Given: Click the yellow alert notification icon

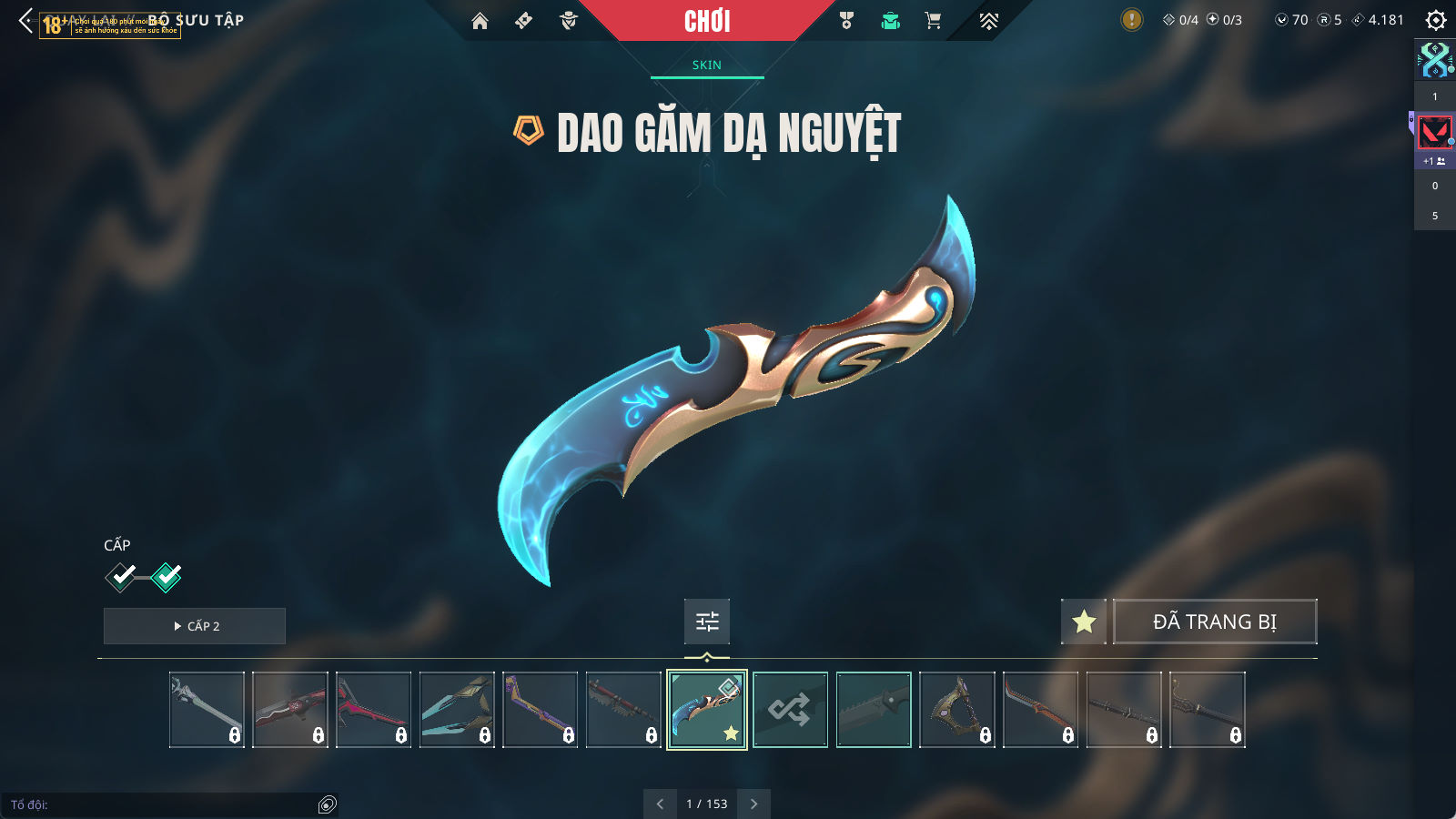Looking at the screenshot, I should pos(1131,20).
